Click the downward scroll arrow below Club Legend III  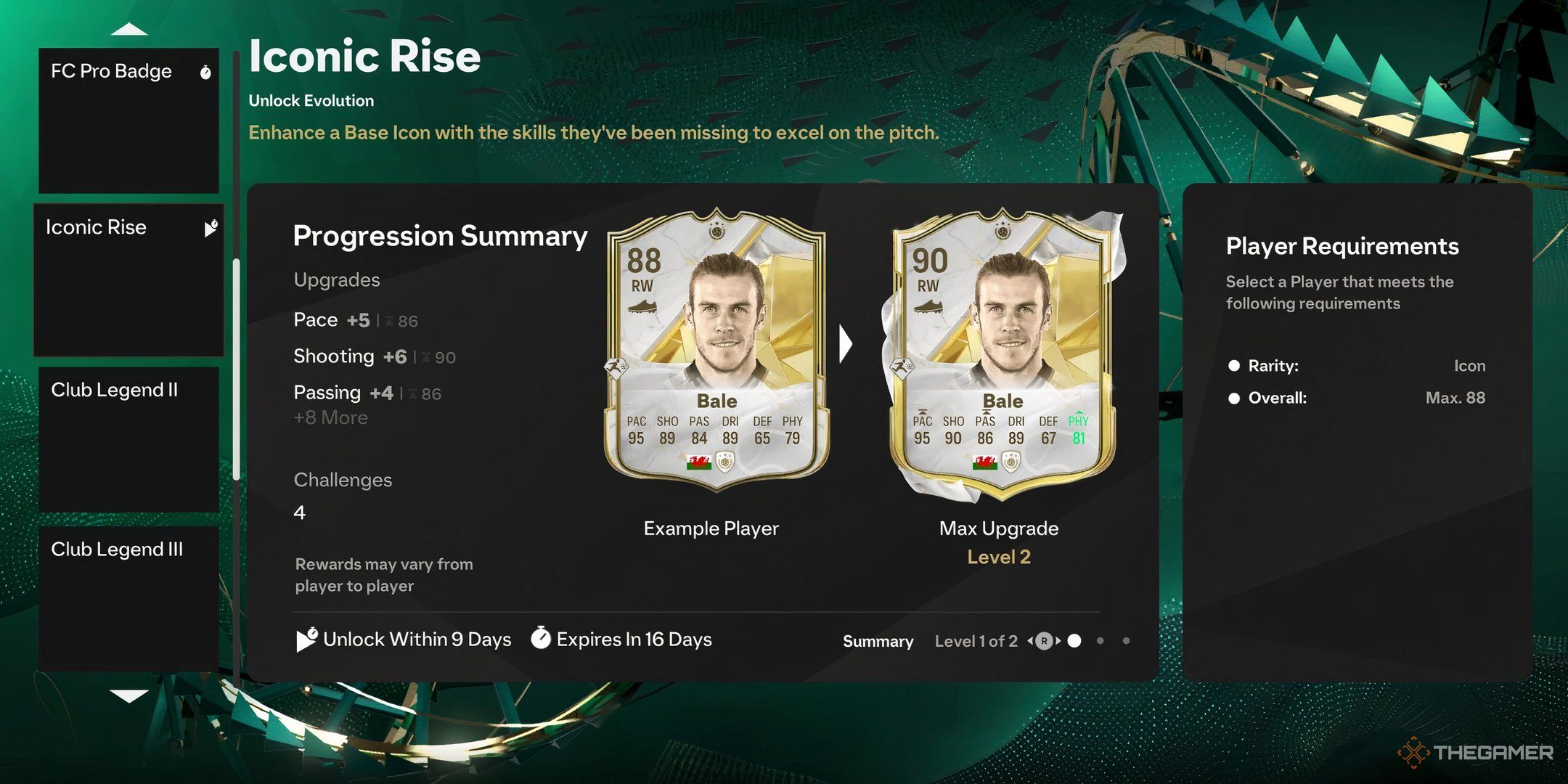tap(129, 695)
